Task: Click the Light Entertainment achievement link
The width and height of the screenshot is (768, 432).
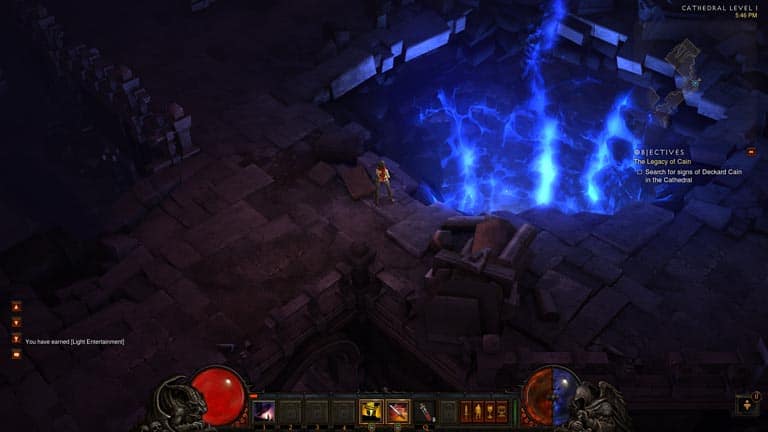Action: [x=96, y=342]
